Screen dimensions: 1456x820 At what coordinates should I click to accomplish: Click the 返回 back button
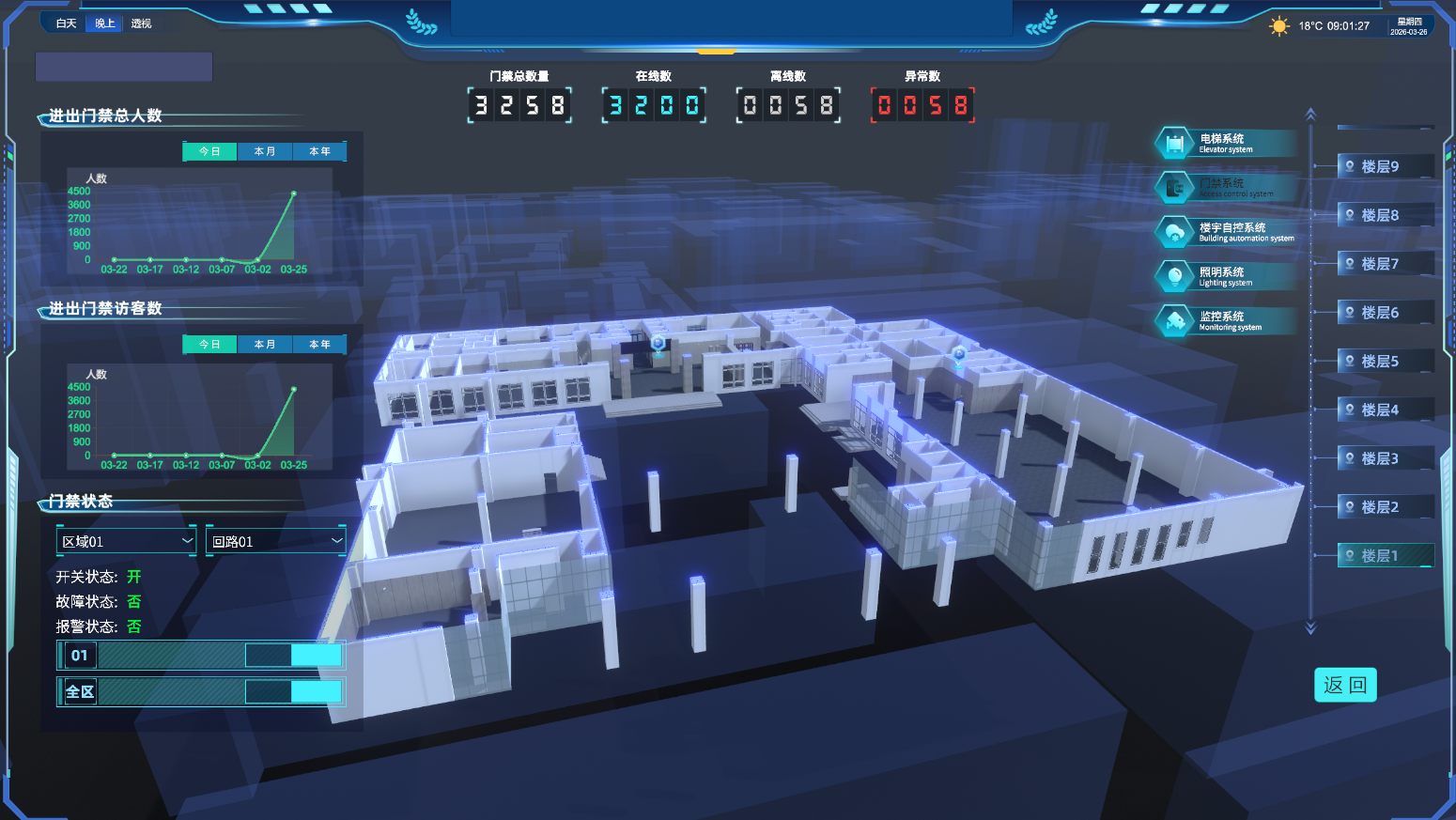1345,685
